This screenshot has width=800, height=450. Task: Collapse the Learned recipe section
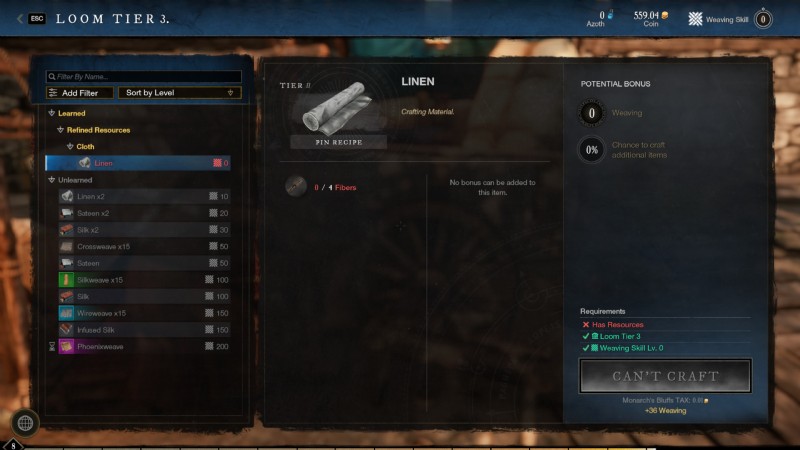coord(52,113)
